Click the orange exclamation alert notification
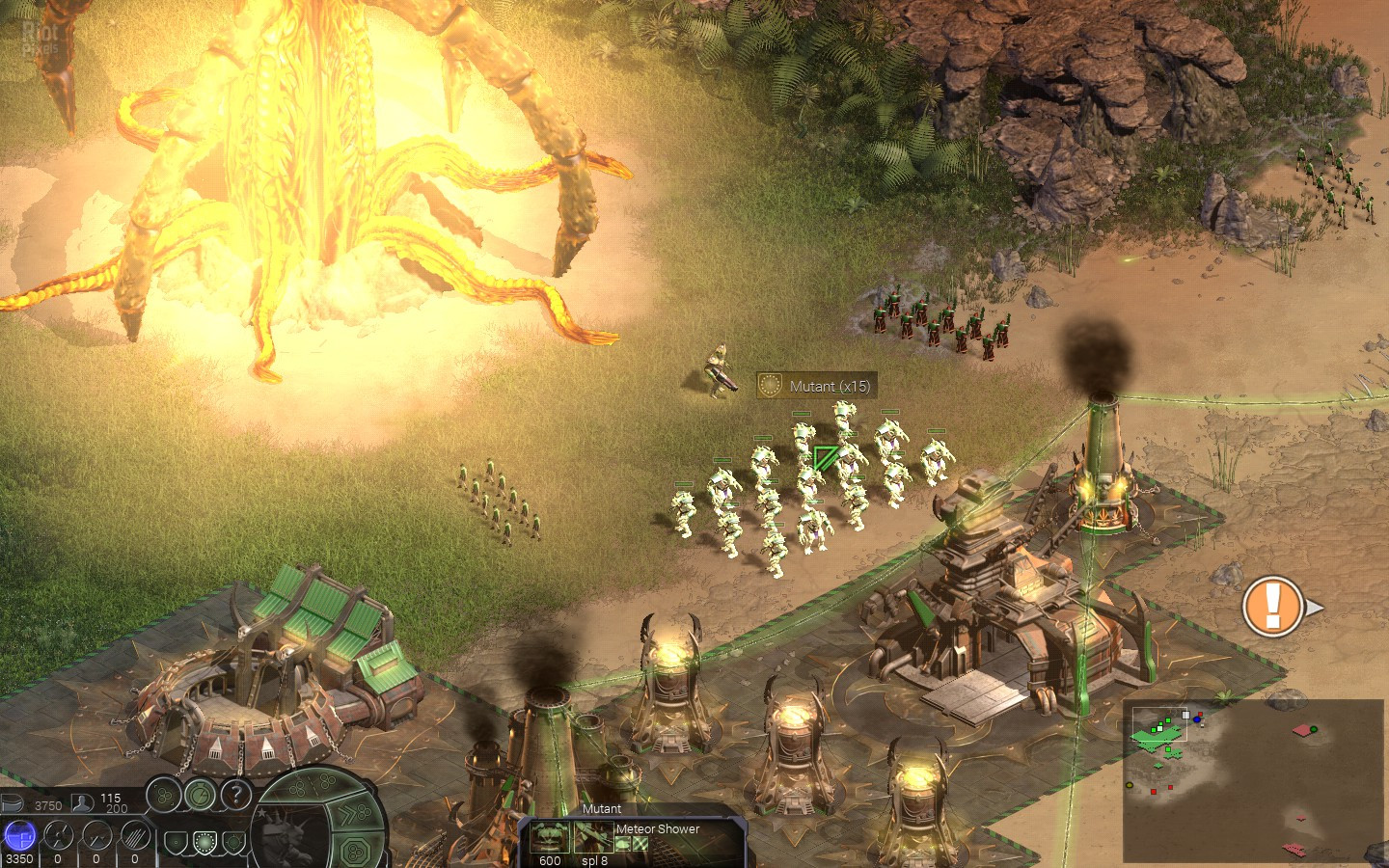The height and width of the screenshot is (868, 1389). point(1272,606)
